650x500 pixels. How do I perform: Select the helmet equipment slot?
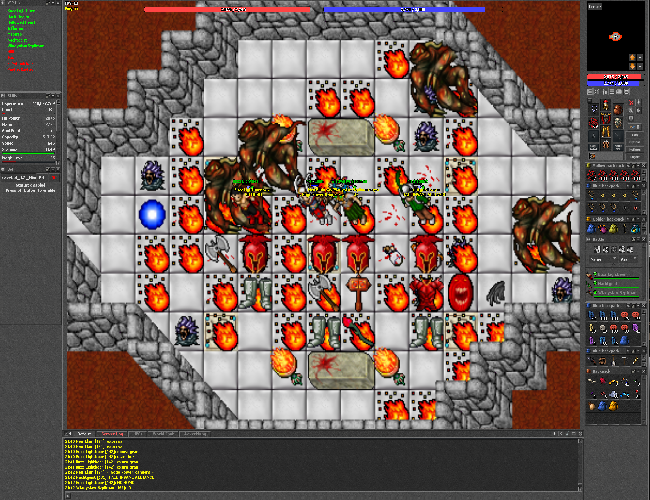point(606,104)
